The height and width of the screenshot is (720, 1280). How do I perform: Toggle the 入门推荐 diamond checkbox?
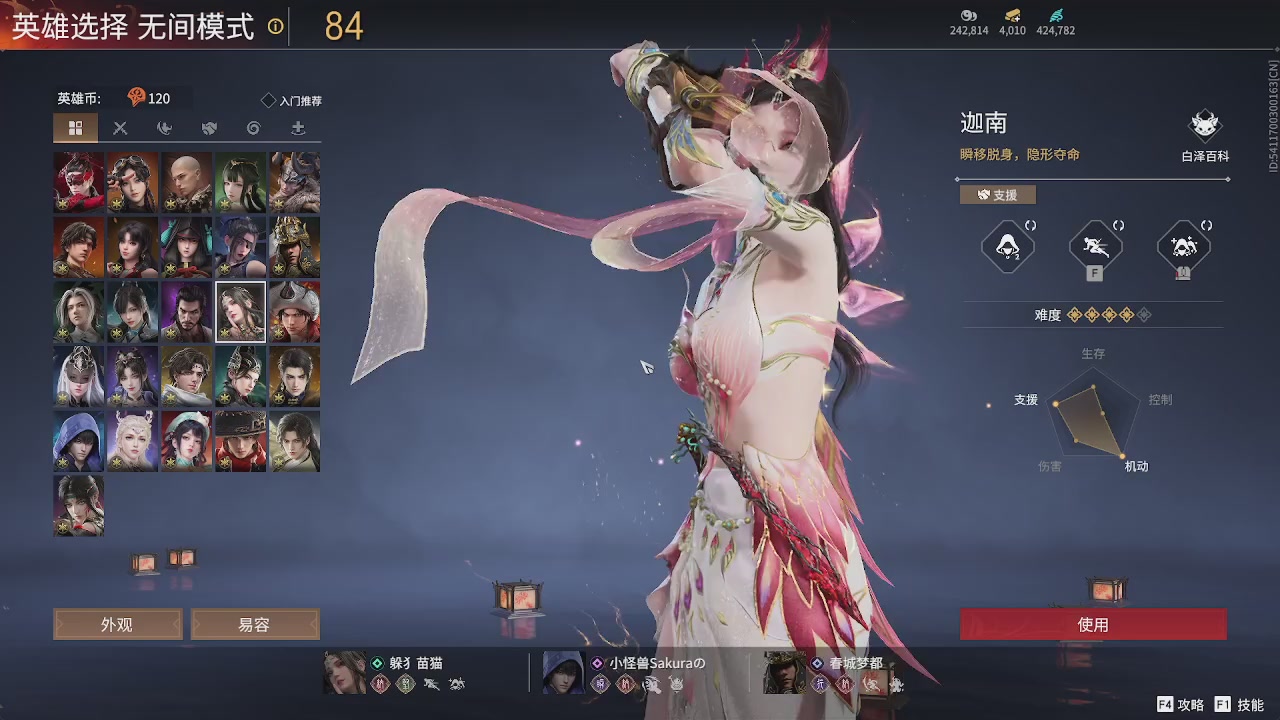pos(266,99)
